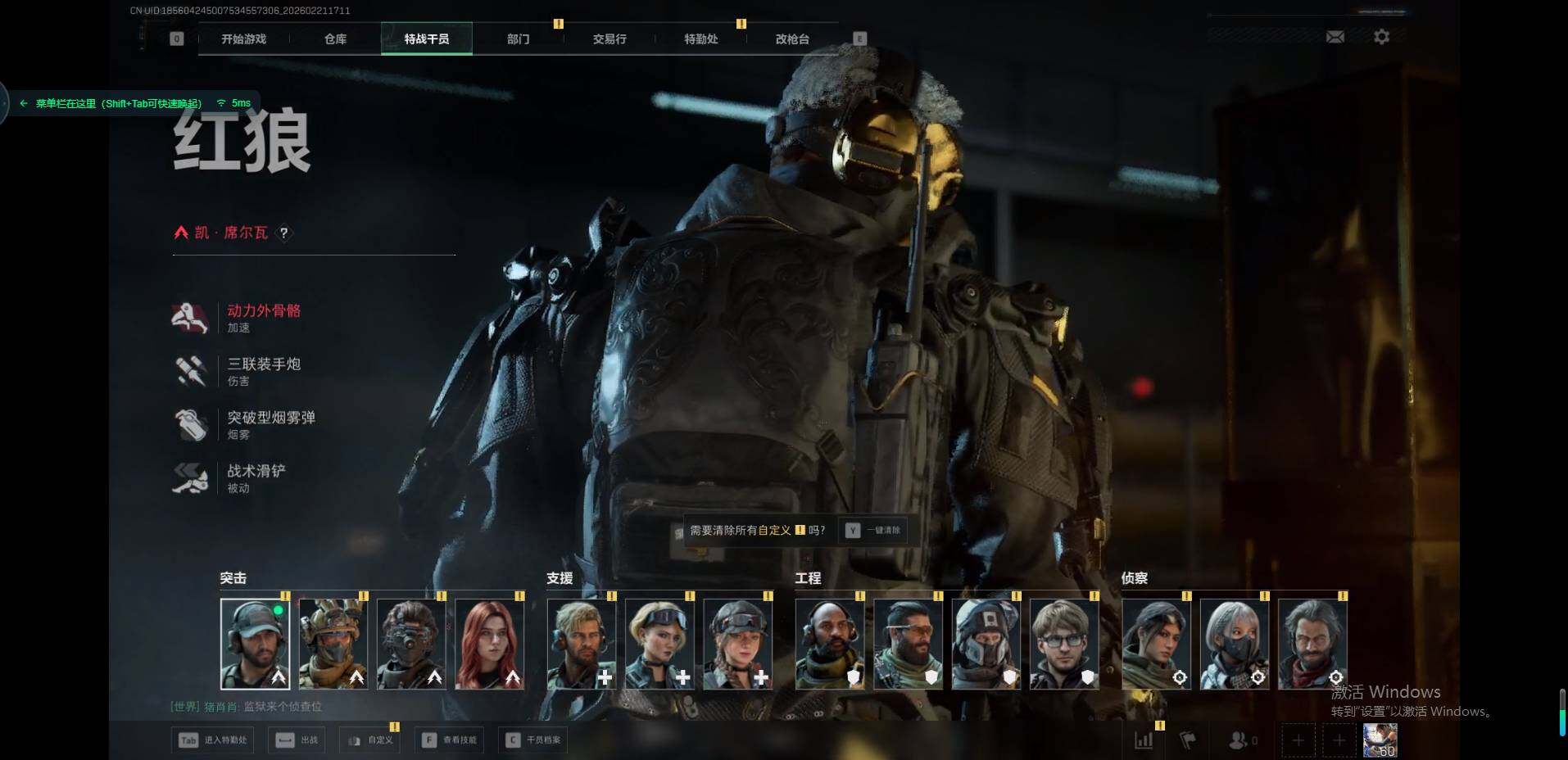Open the 仓库 tab
The height and width of the screenshot is (760, 1568).
tap(335, 39)
